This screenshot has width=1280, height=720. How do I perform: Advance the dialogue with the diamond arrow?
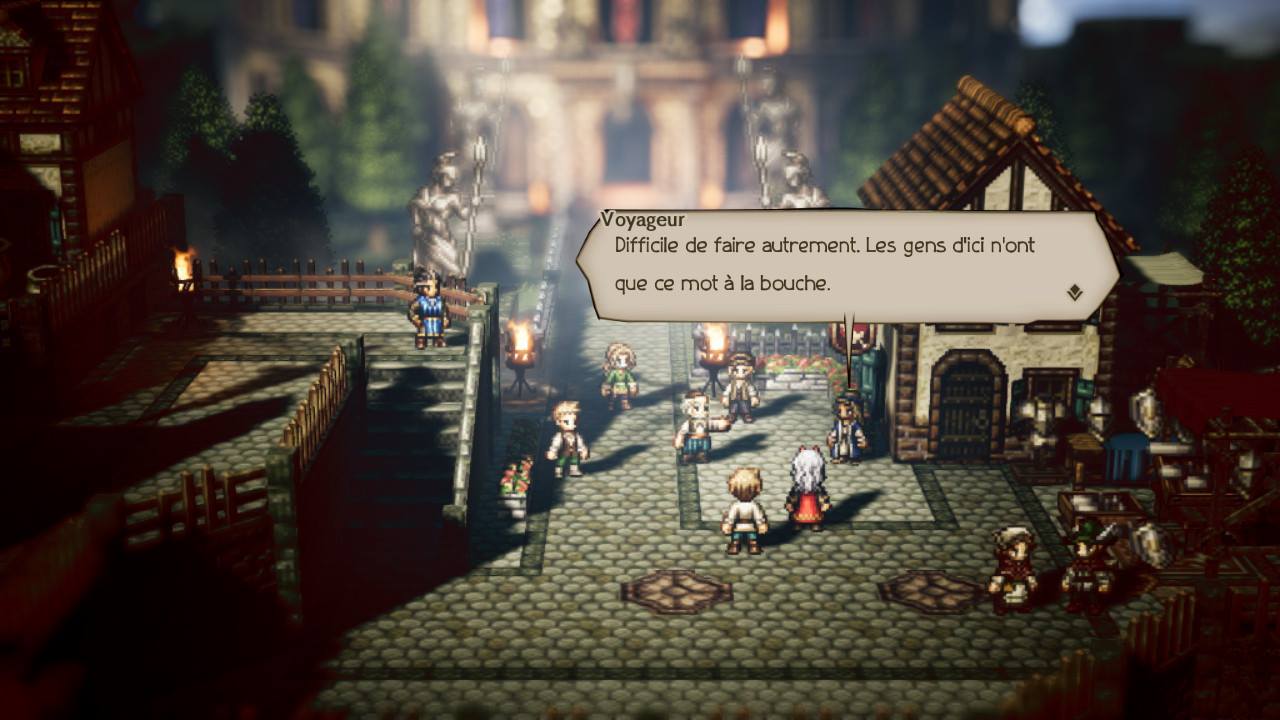[x=1075, y=292]
